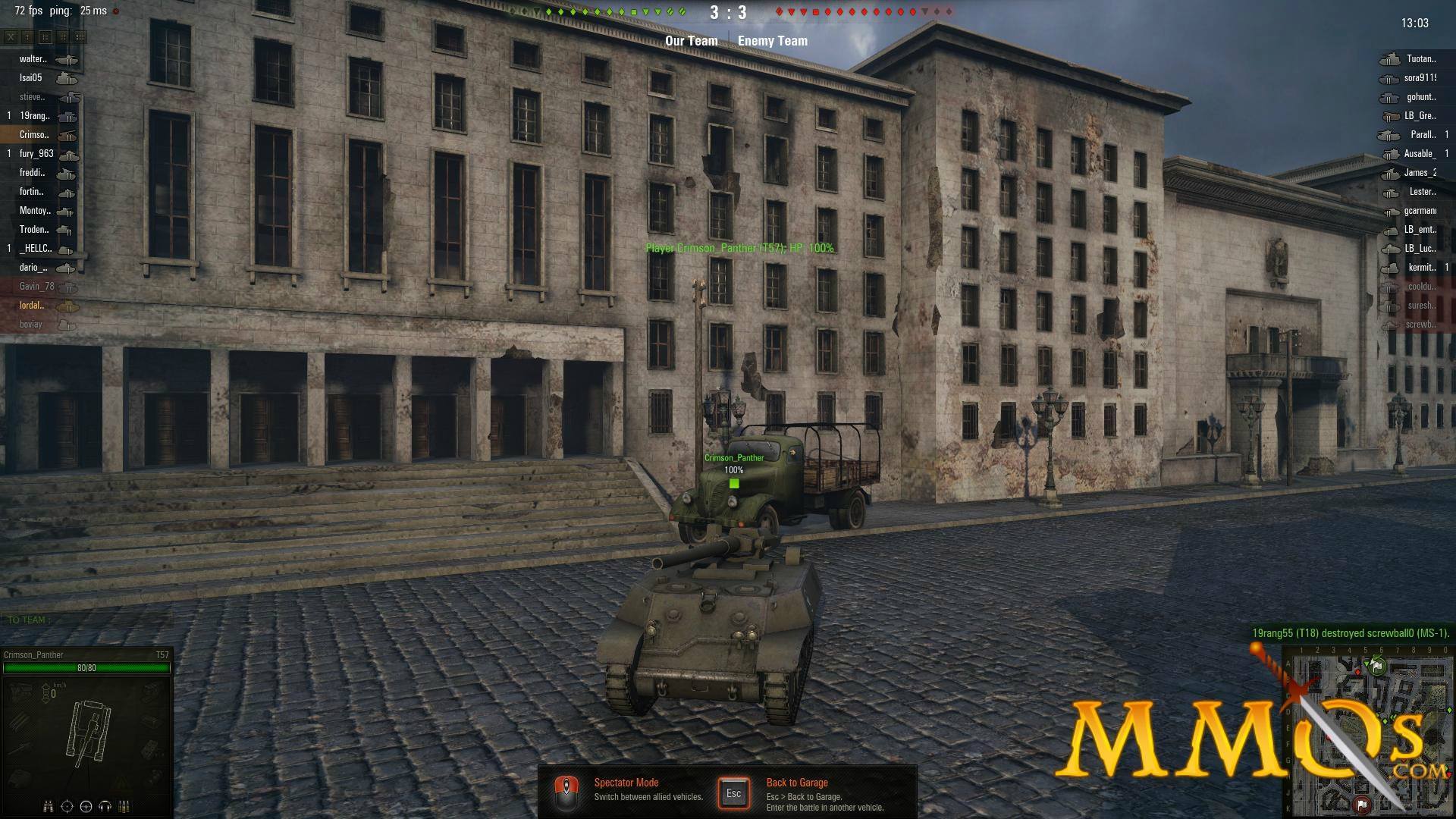Expand the TO TEAM chat panel
1456x819 pixels.
pyautogui.click(x=27, y=619)
